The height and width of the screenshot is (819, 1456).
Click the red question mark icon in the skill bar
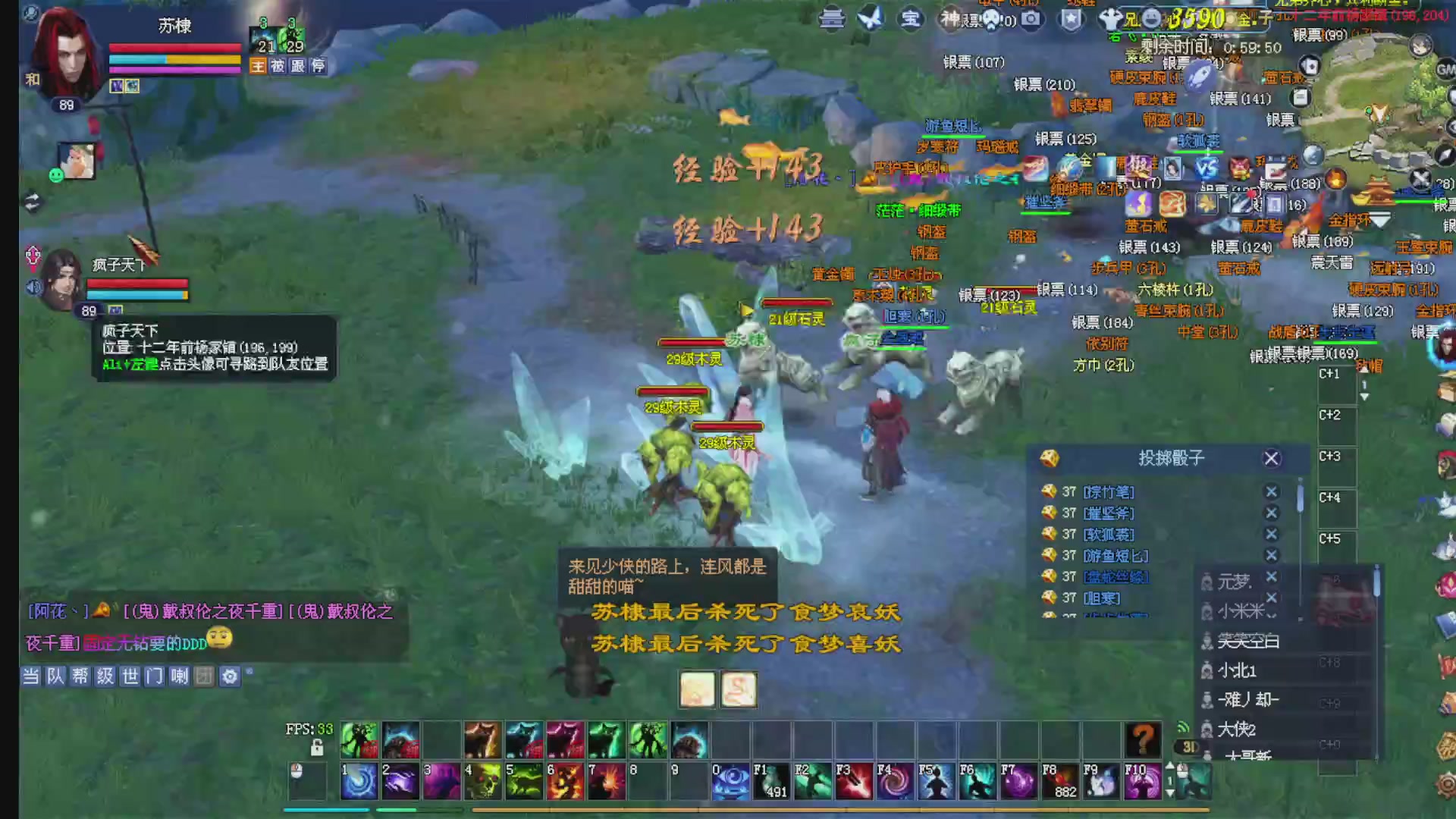1141,739
